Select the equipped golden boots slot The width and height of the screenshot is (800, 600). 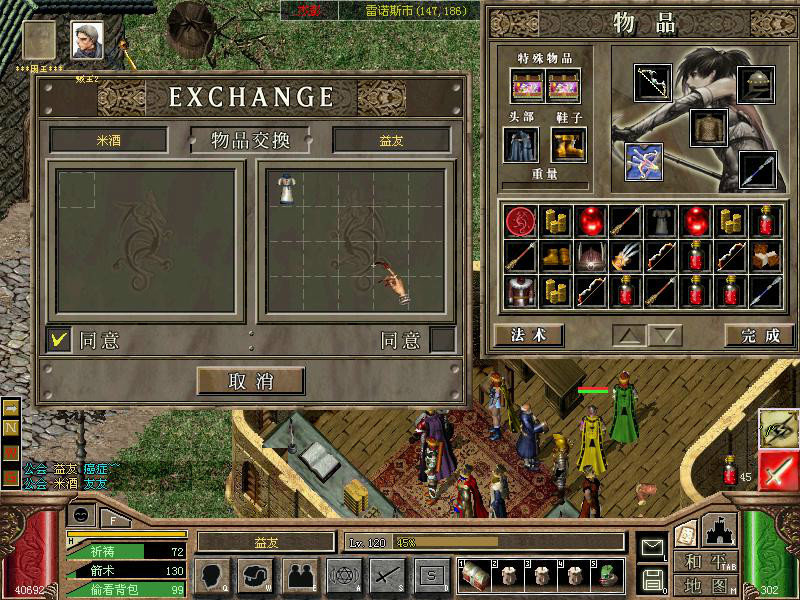coord(567,145)
